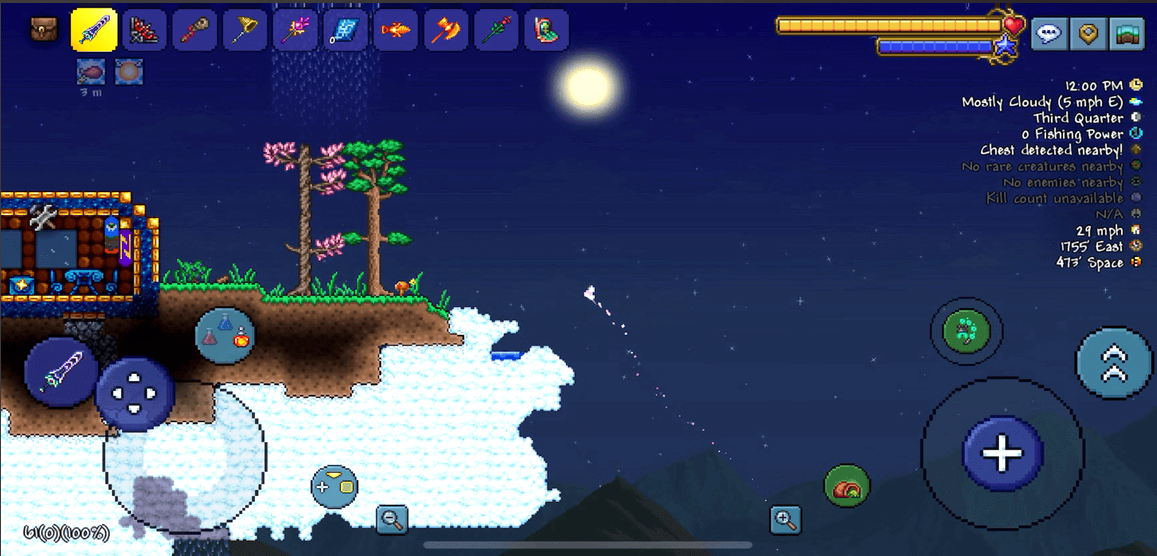Viewport: 1157px width, 556px height.
Task: Zoom in with the plus magnifier
Action: pos(785,519)
